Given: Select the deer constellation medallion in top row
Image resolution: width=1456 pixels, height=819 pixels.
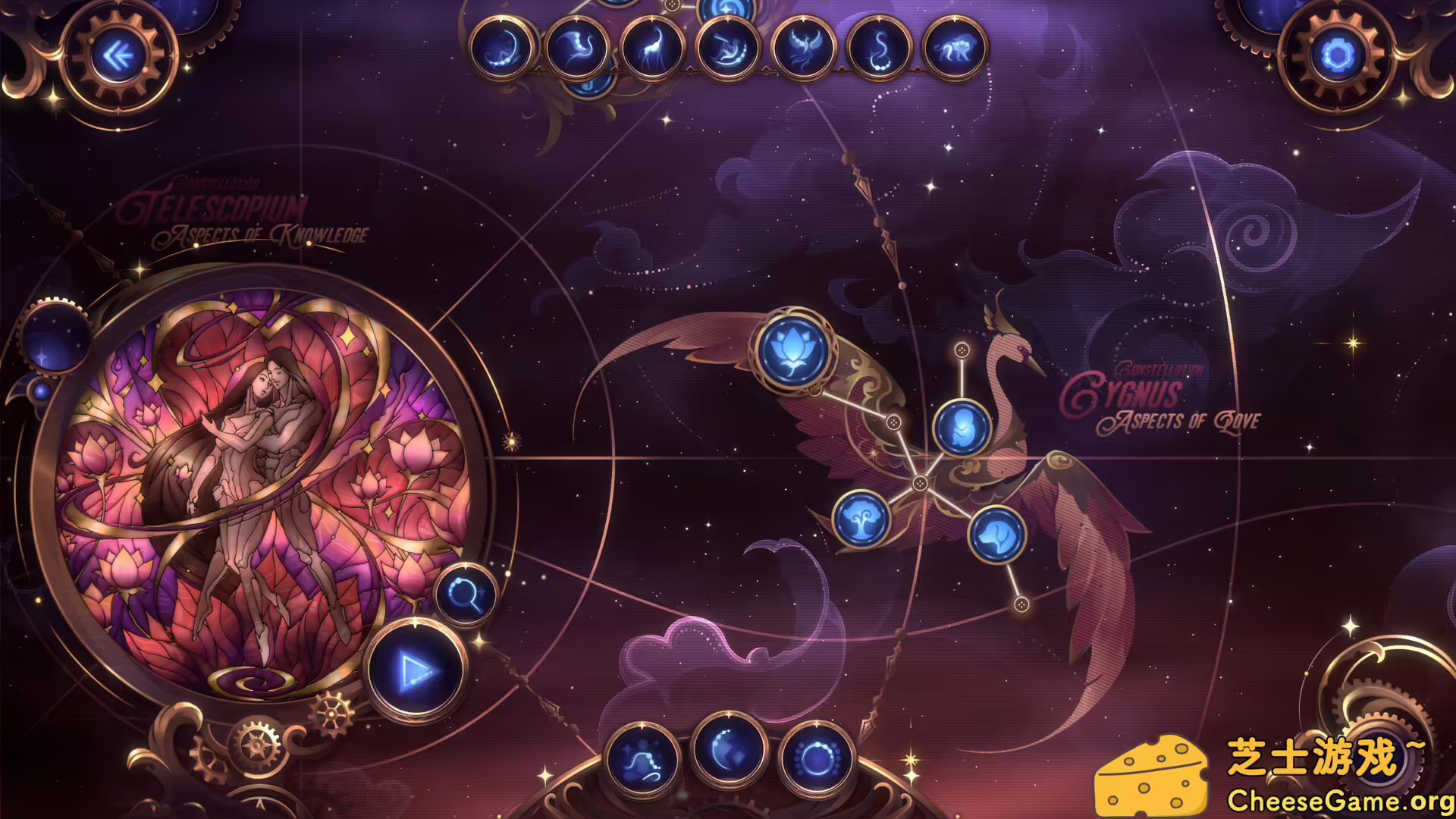Looking at the screenshot, I should [x=651, y=47].
